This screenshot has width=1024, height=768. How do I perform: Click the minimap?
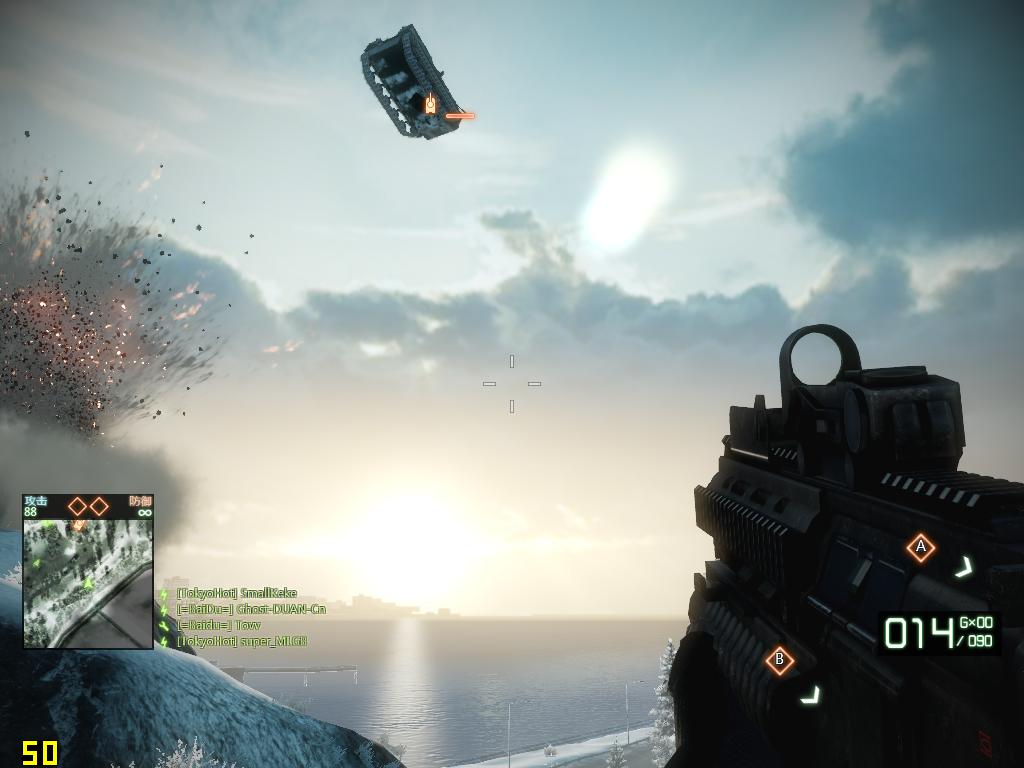pos(88,582)
